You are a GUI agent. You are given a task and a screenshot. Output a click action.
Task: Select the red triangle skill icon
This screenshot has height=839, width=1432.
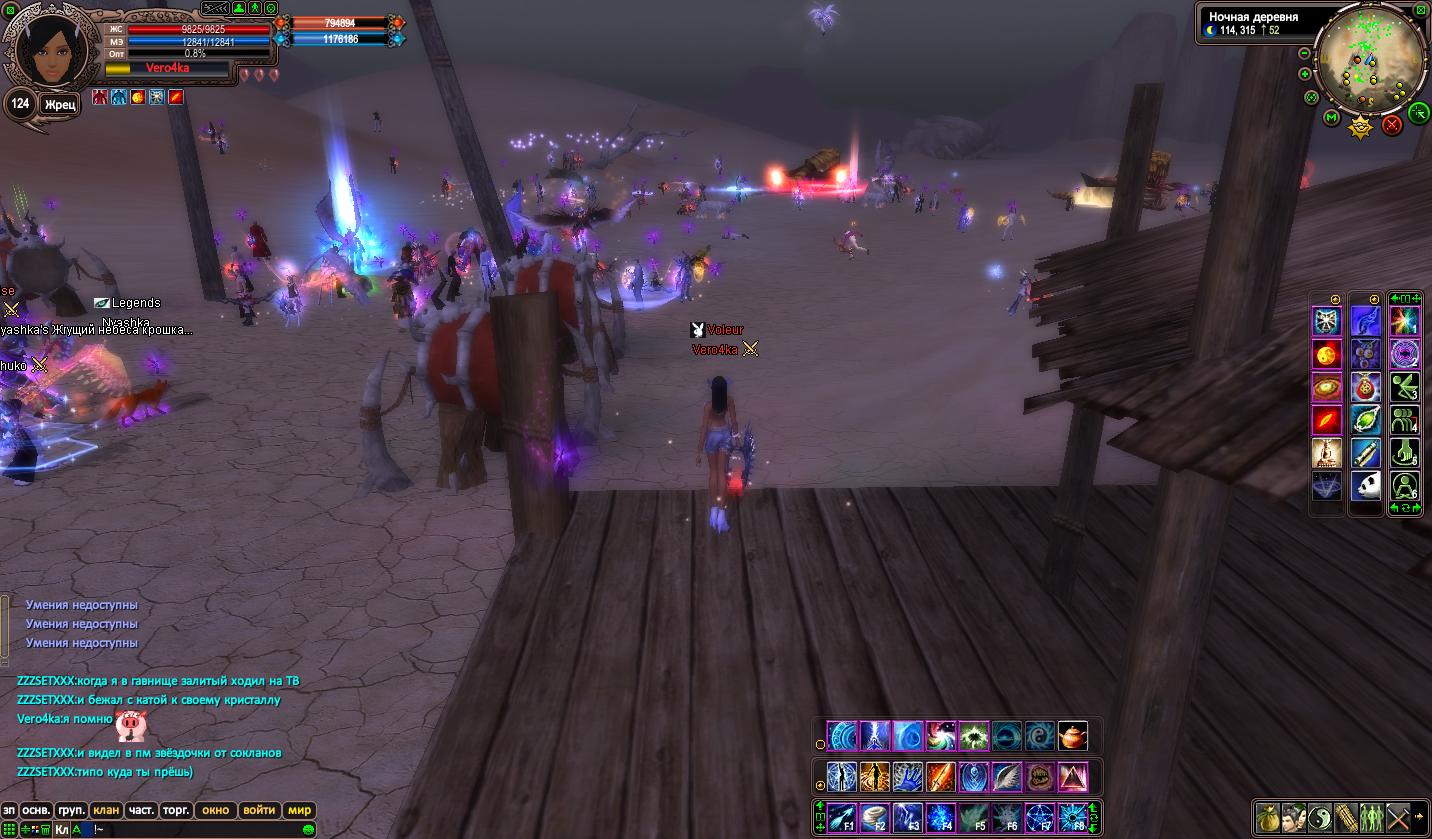click(x=1073, y=777)
